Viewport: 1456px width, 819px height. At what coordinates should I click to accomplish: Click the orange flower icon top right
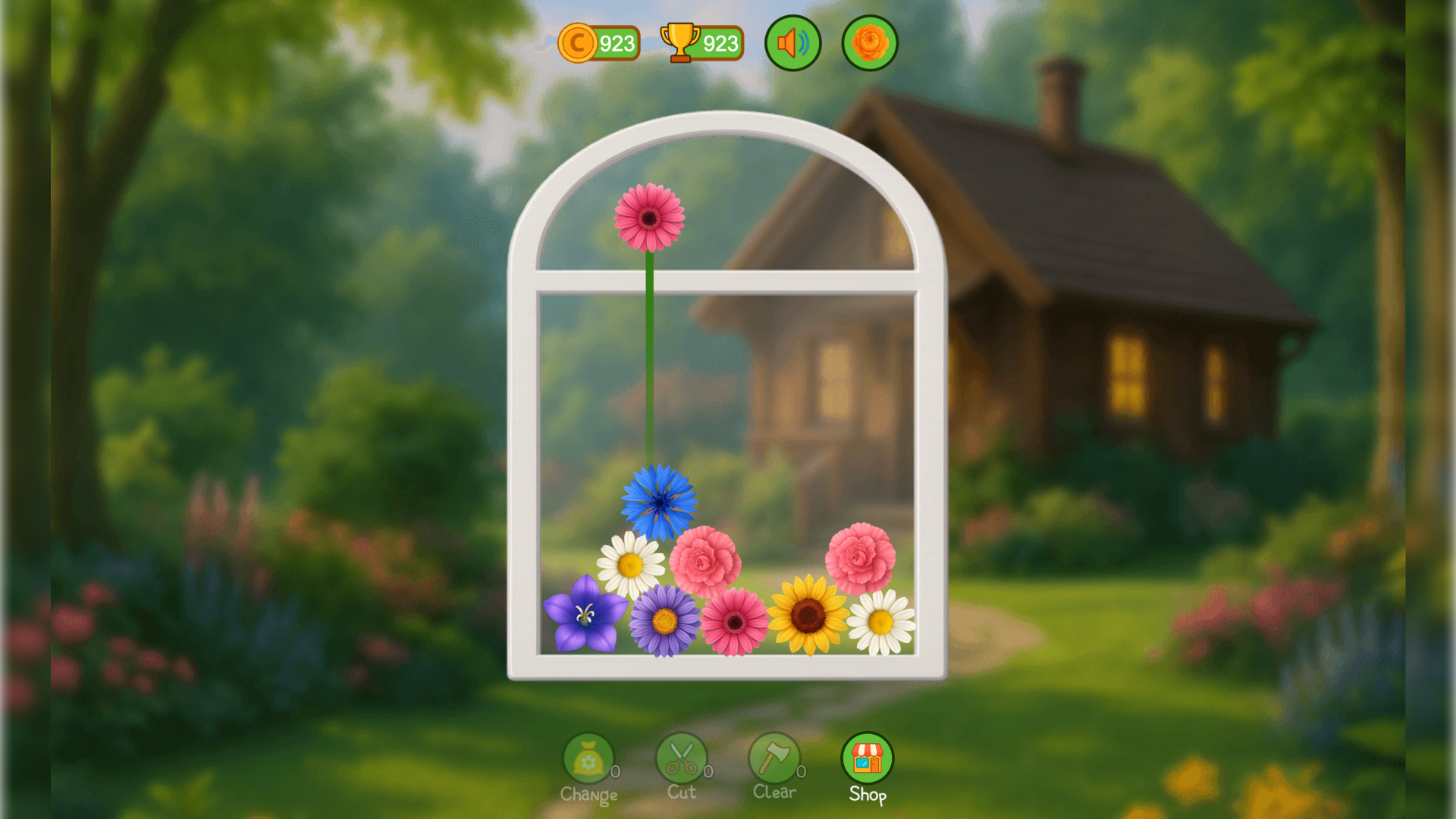click(869, 43)
